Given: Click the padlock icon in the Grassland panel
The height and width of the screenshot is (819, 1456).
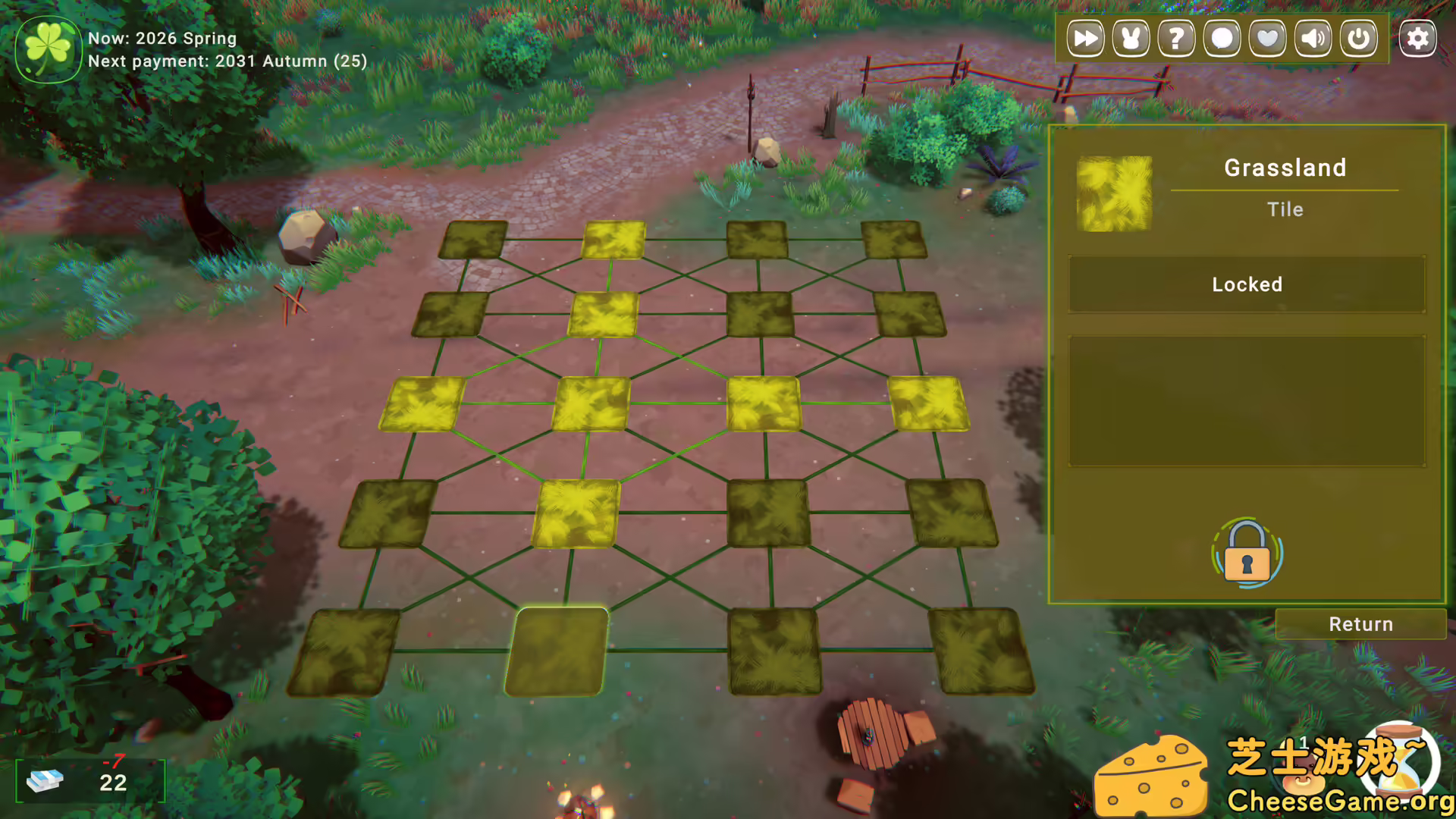Looking at the screenshot, I should click(1246, 554).
